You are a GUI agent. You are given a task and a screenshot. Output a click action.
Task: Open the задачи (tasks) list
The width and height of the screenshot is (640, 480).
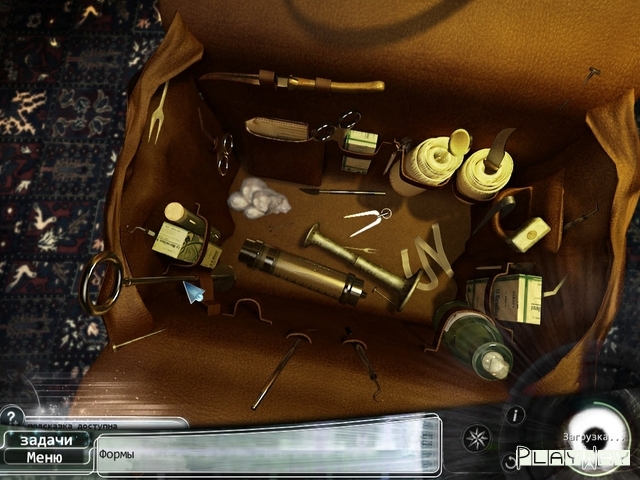click(45, 440)
